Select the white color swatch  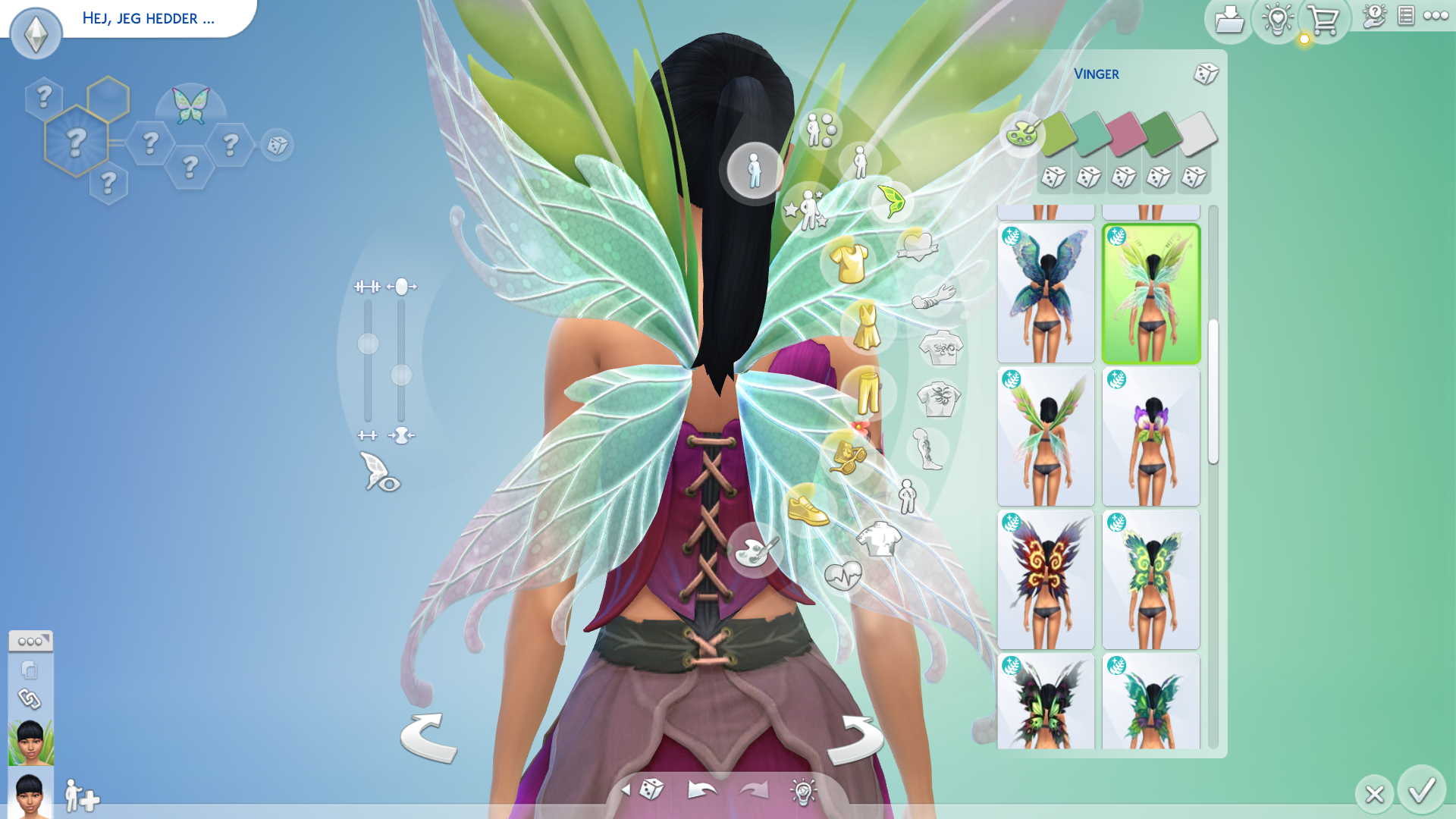pyautogui.click(x=1196, y=134)
